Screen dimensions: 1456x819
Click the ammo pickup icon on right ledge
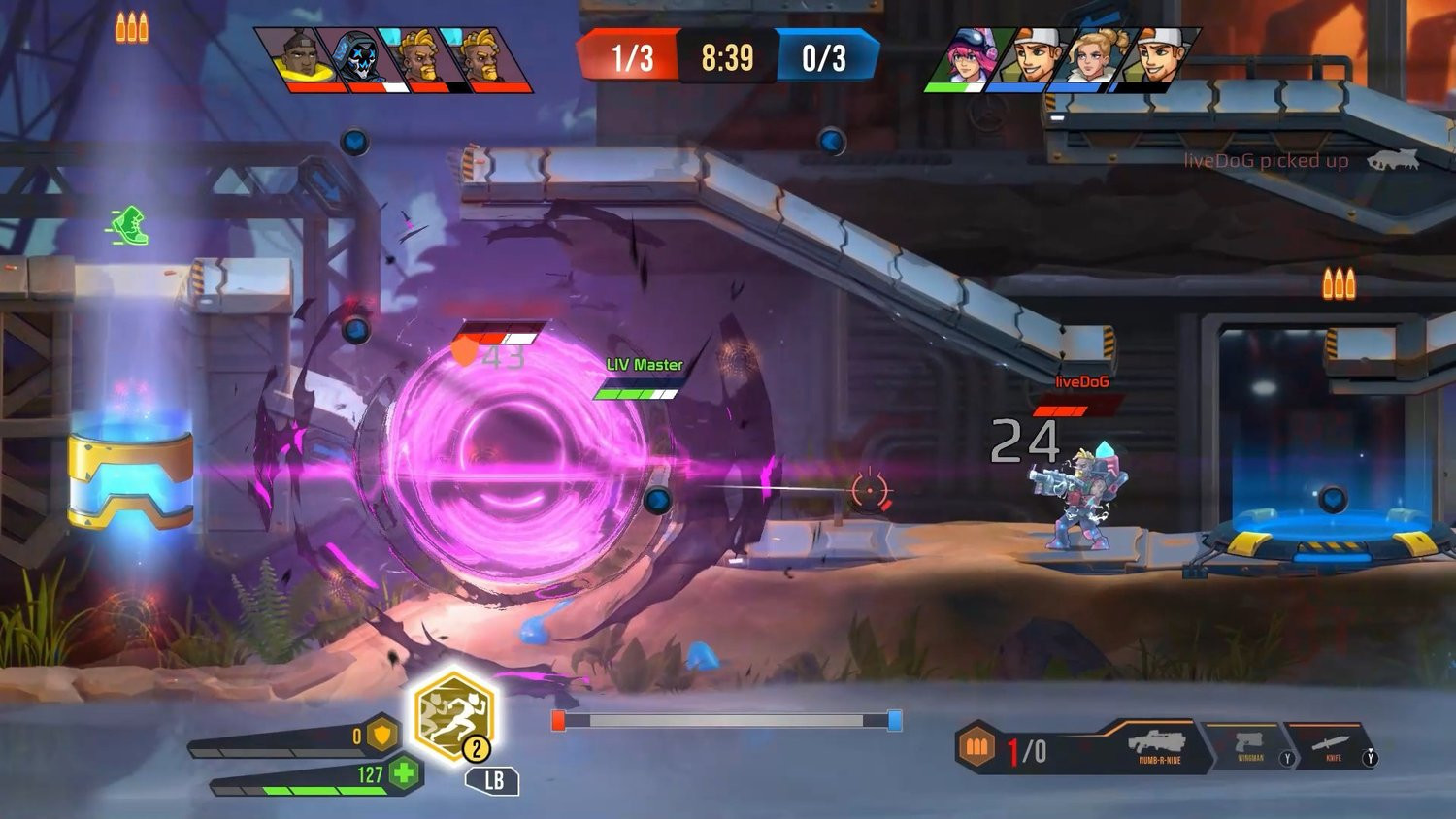coord(1337,283)
